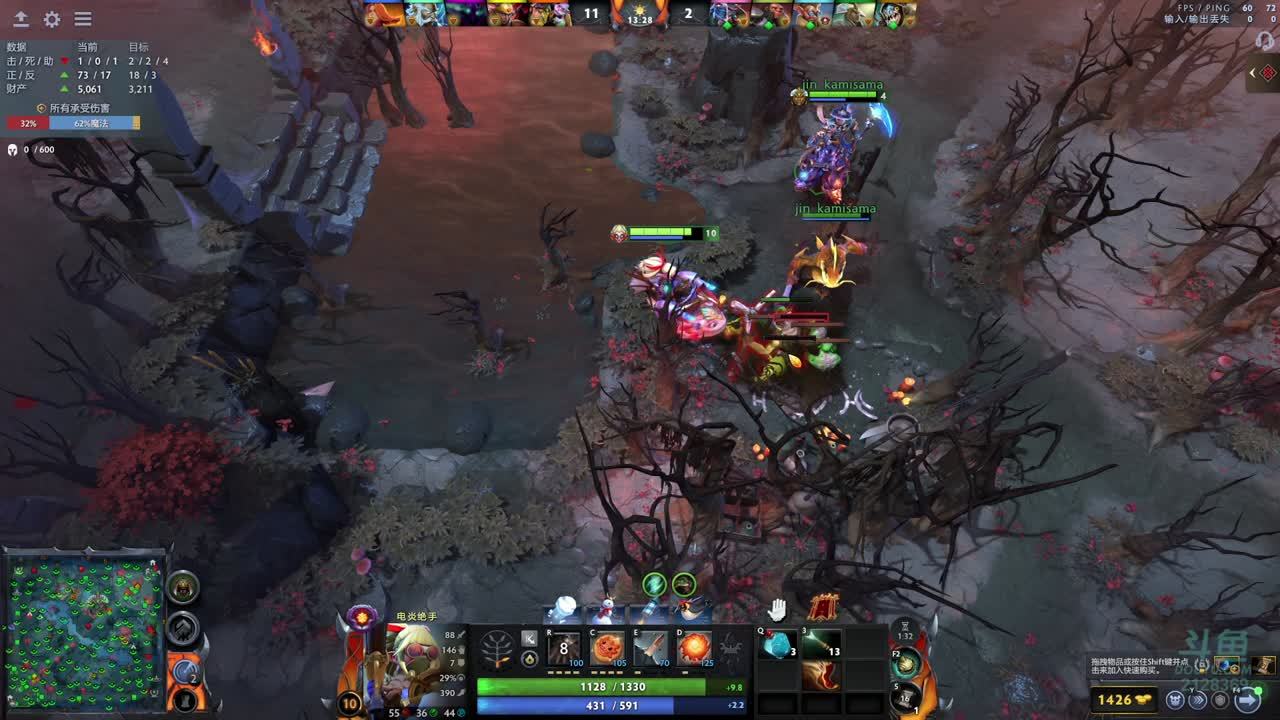Click the courier deliver arrow button

tap(1196, 700)
